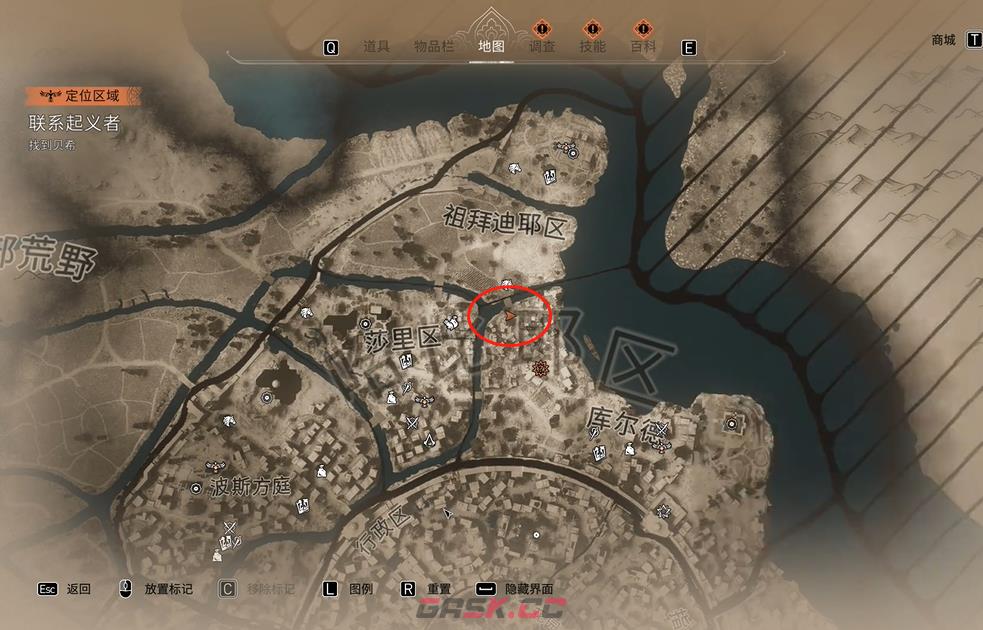983x630 pixels.
Task: Switch to the 技能 skills tab
Action: tap(593, 47)
